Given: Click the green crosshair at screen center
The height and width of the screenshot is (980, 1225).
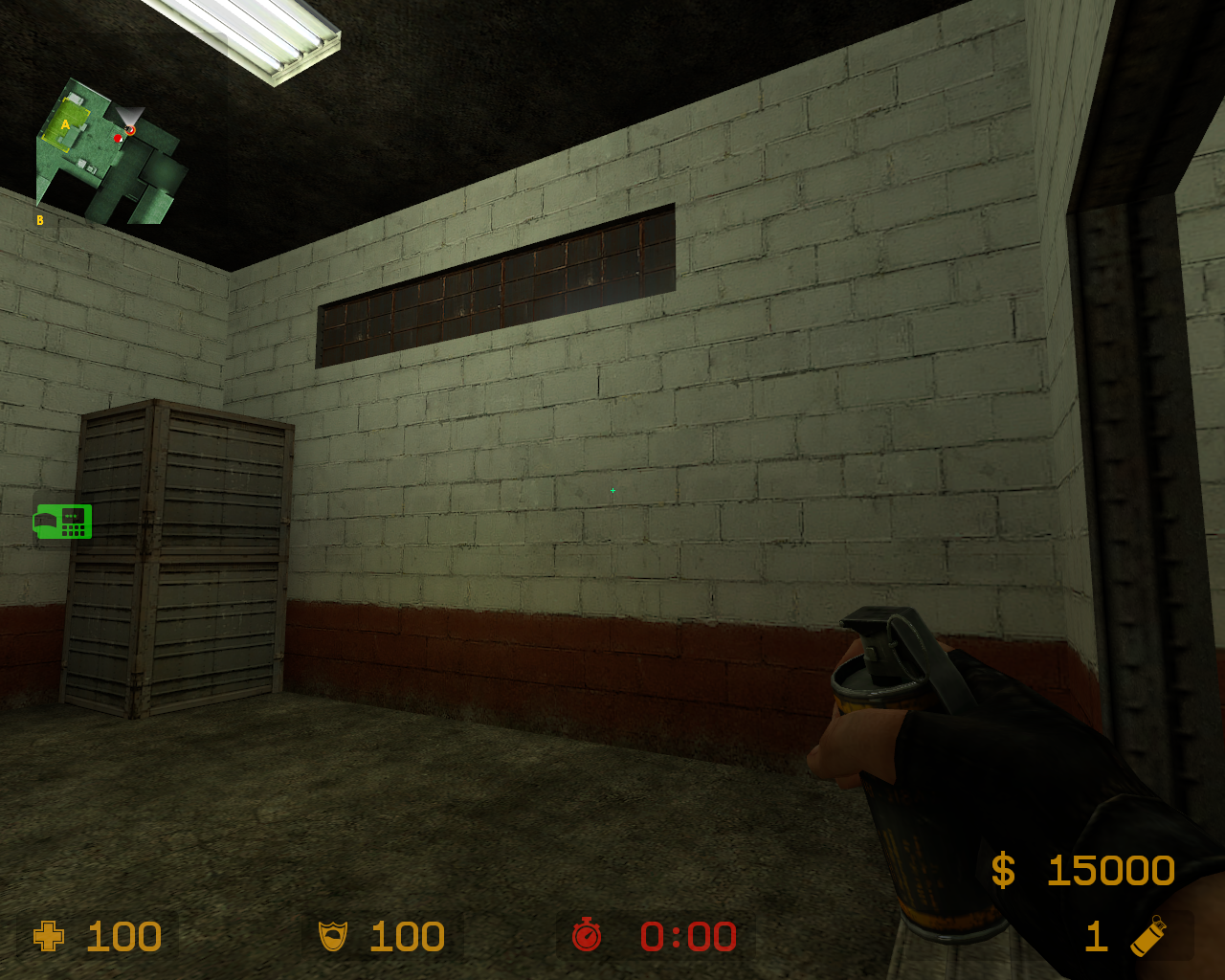Looking at the screenshot, I should pos(612,490).
